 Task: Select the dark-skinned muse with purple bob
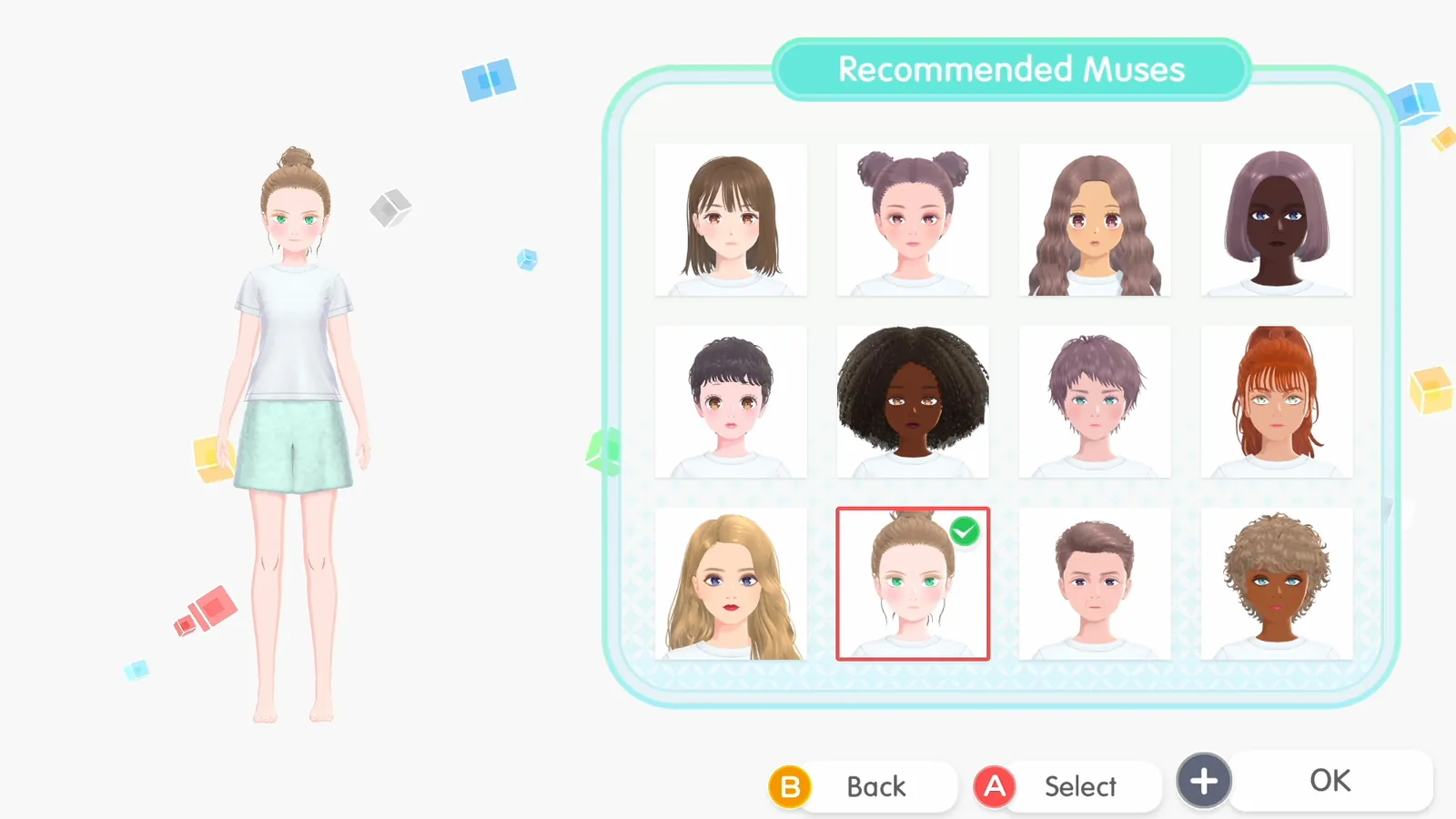point(1276,219)
